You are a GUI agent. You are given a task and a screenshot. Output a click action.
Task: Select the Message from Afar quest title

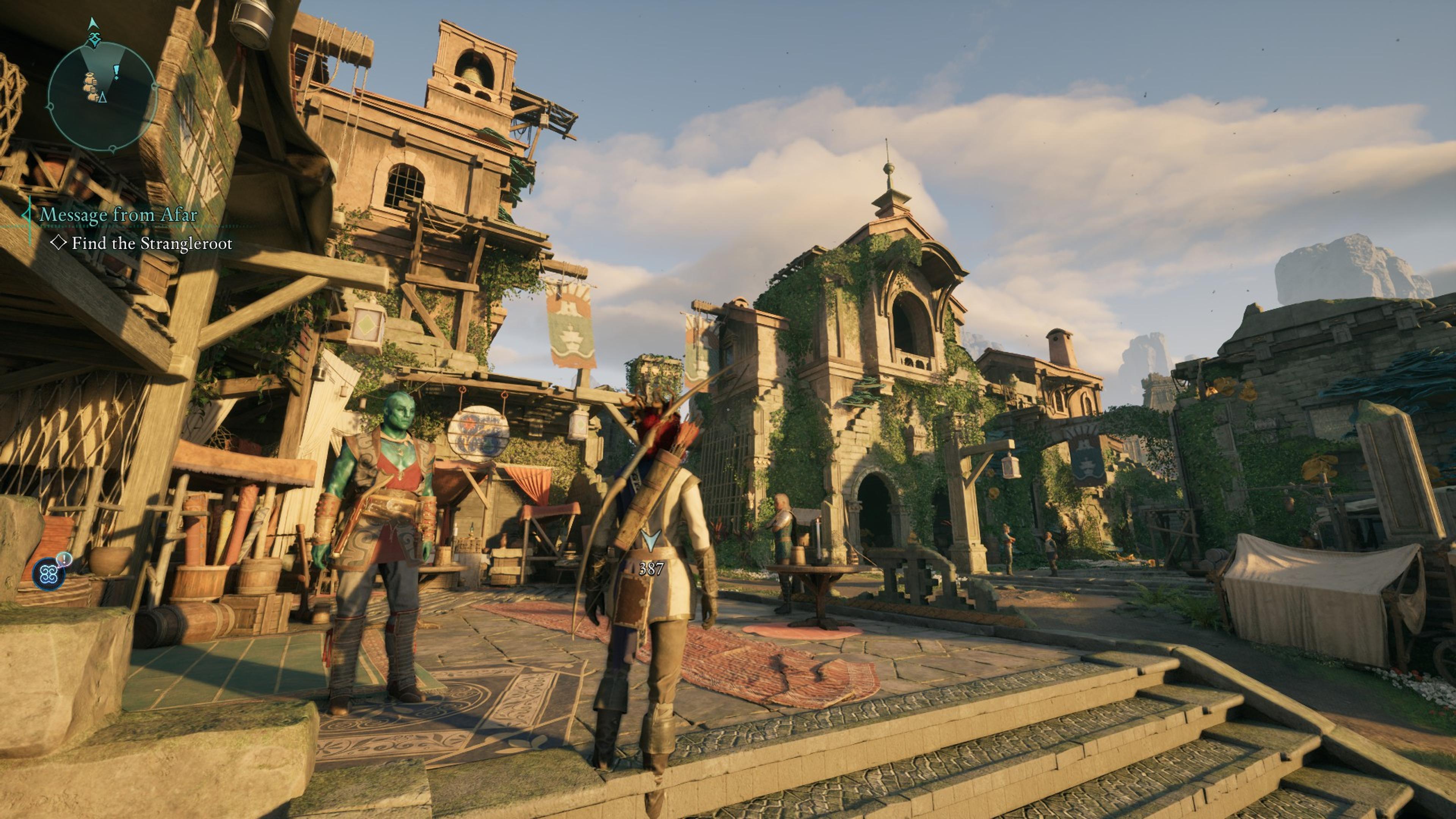(118, 215)
